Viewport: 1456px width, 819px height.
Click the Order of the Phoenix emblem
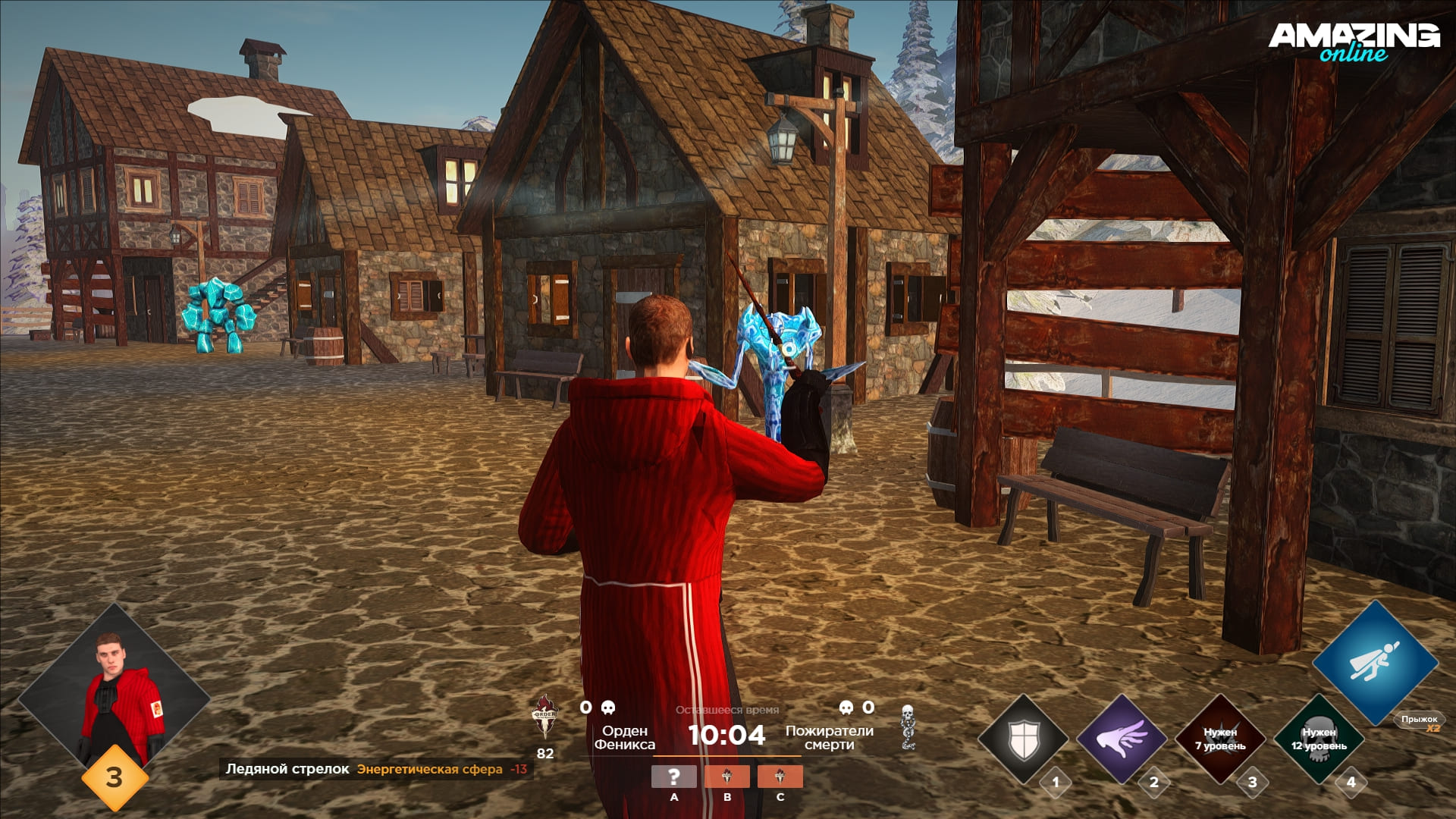(544, 717)
